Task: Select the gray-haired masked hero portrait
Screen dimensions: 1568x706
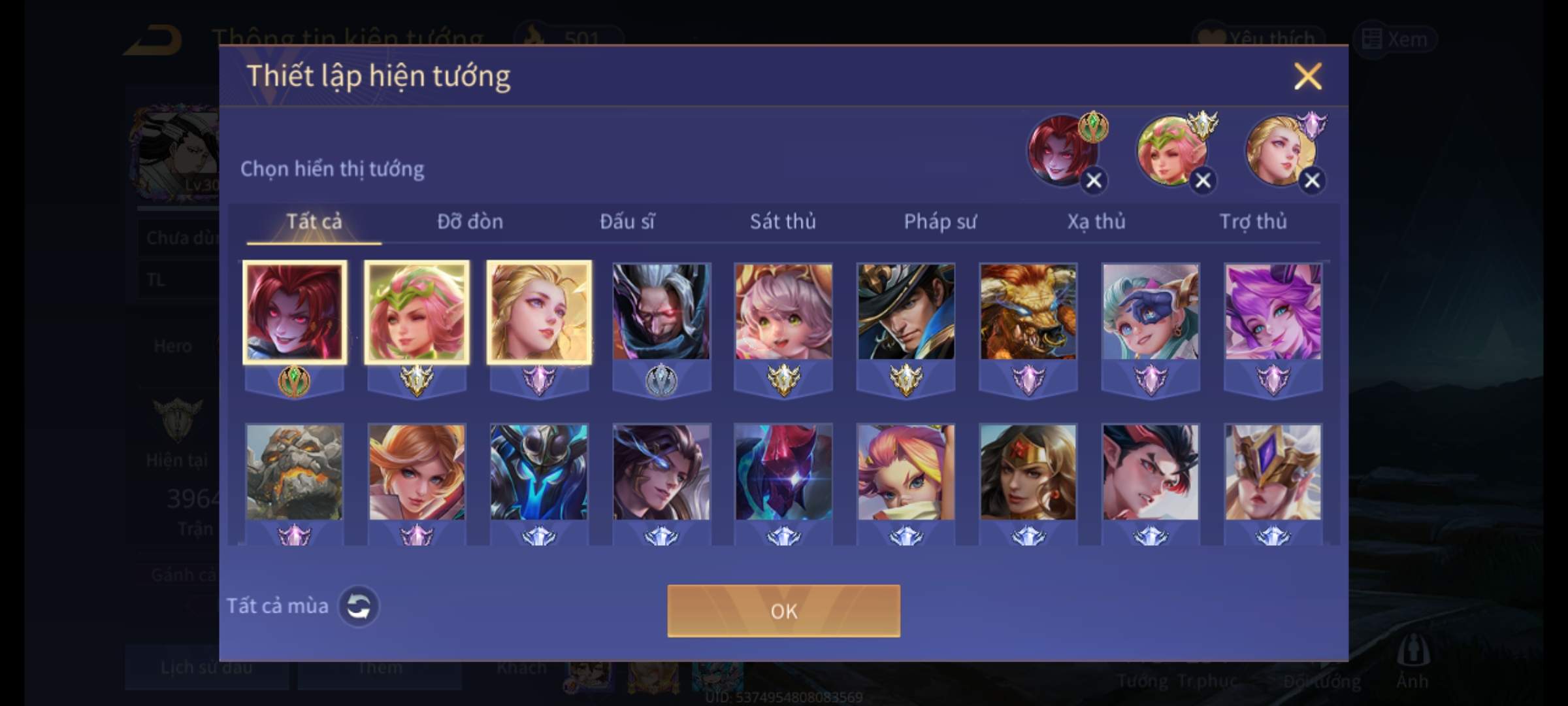Action: coord(661,312)
